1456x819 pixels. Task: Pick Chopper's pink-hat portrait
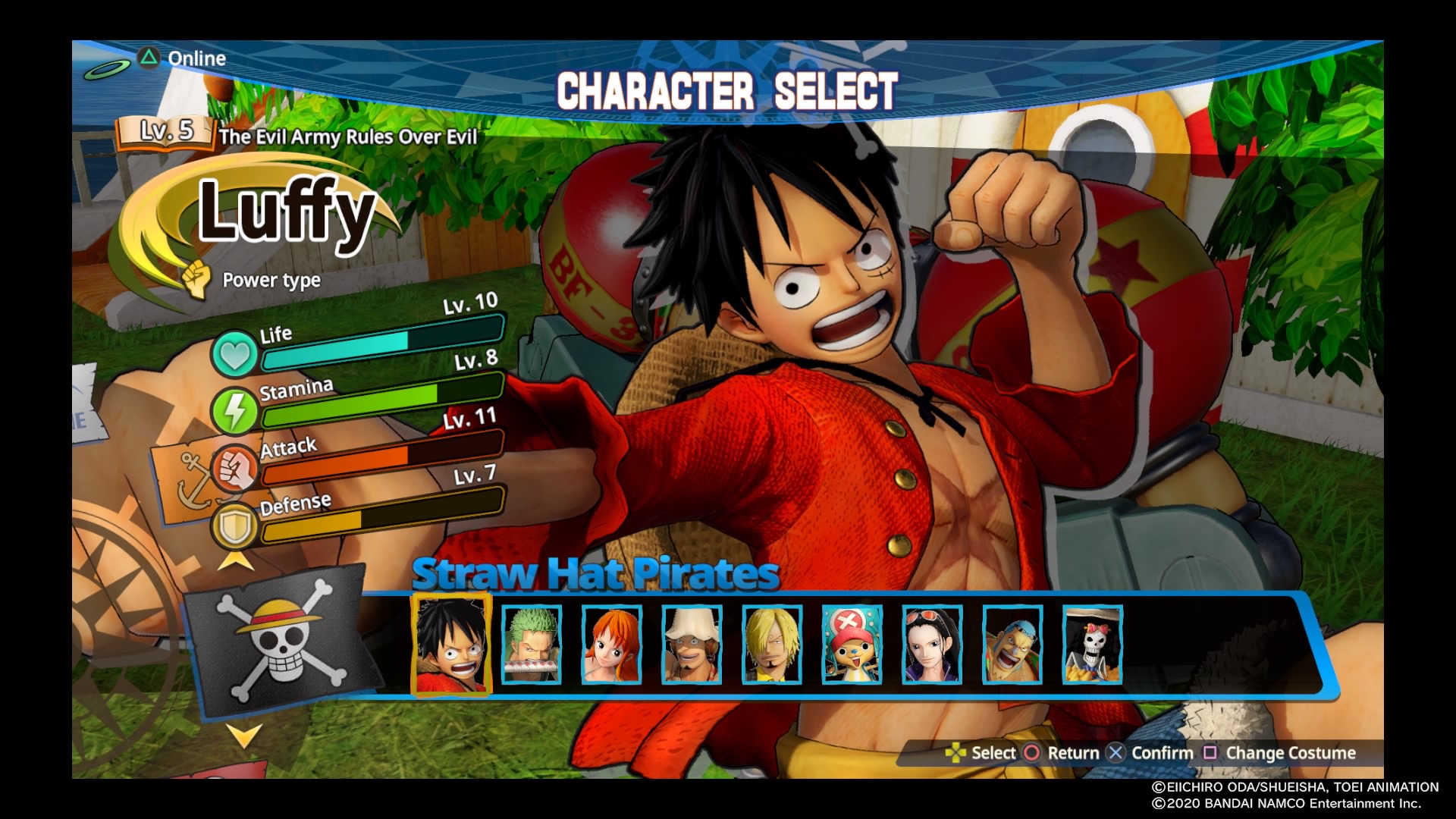click(852, 645)
